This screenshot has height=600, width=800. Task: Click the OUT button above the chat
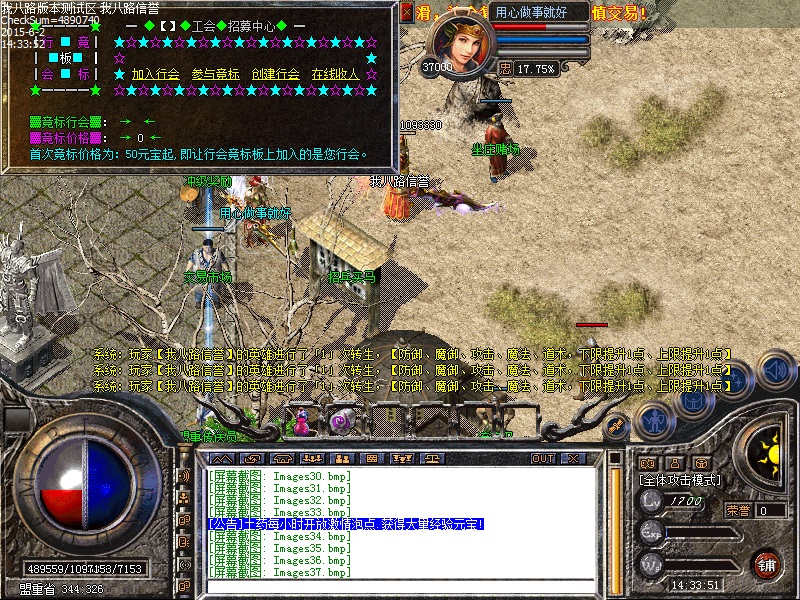tap(542, 458)
